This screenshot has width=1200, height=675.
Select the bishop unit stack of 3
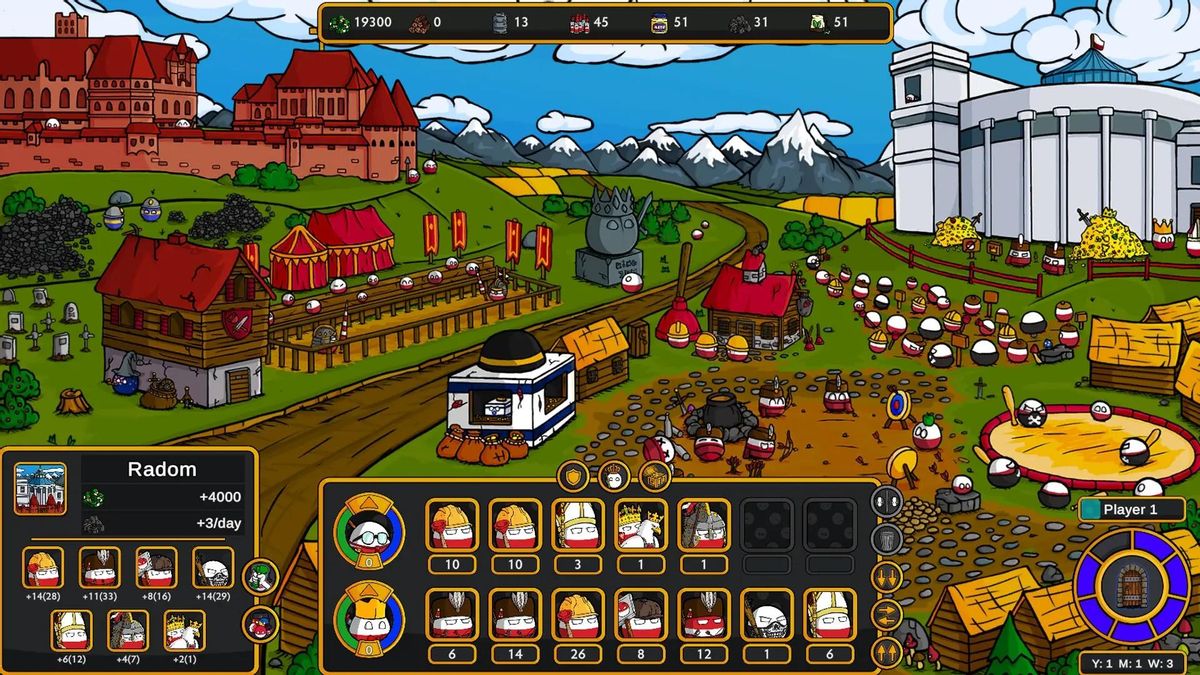(x=578, y=525)
